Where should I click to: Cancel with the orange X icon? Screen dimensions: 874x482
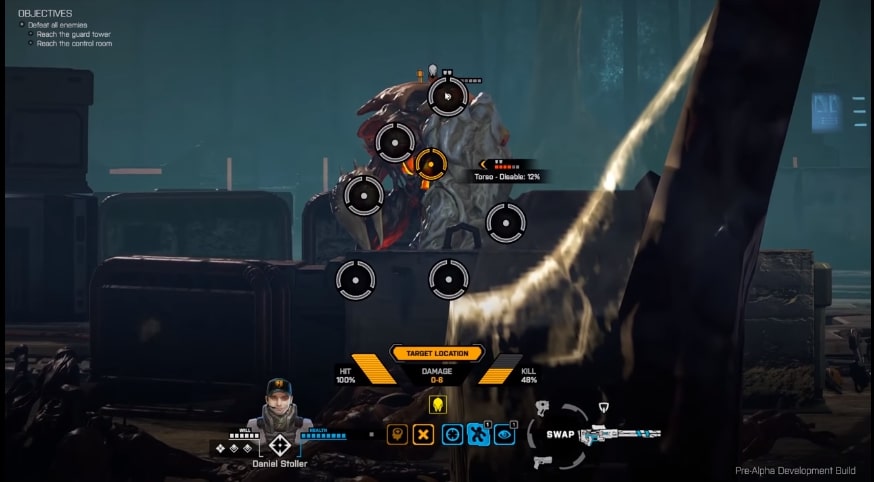pyautogui.click(x=424, y=436)
